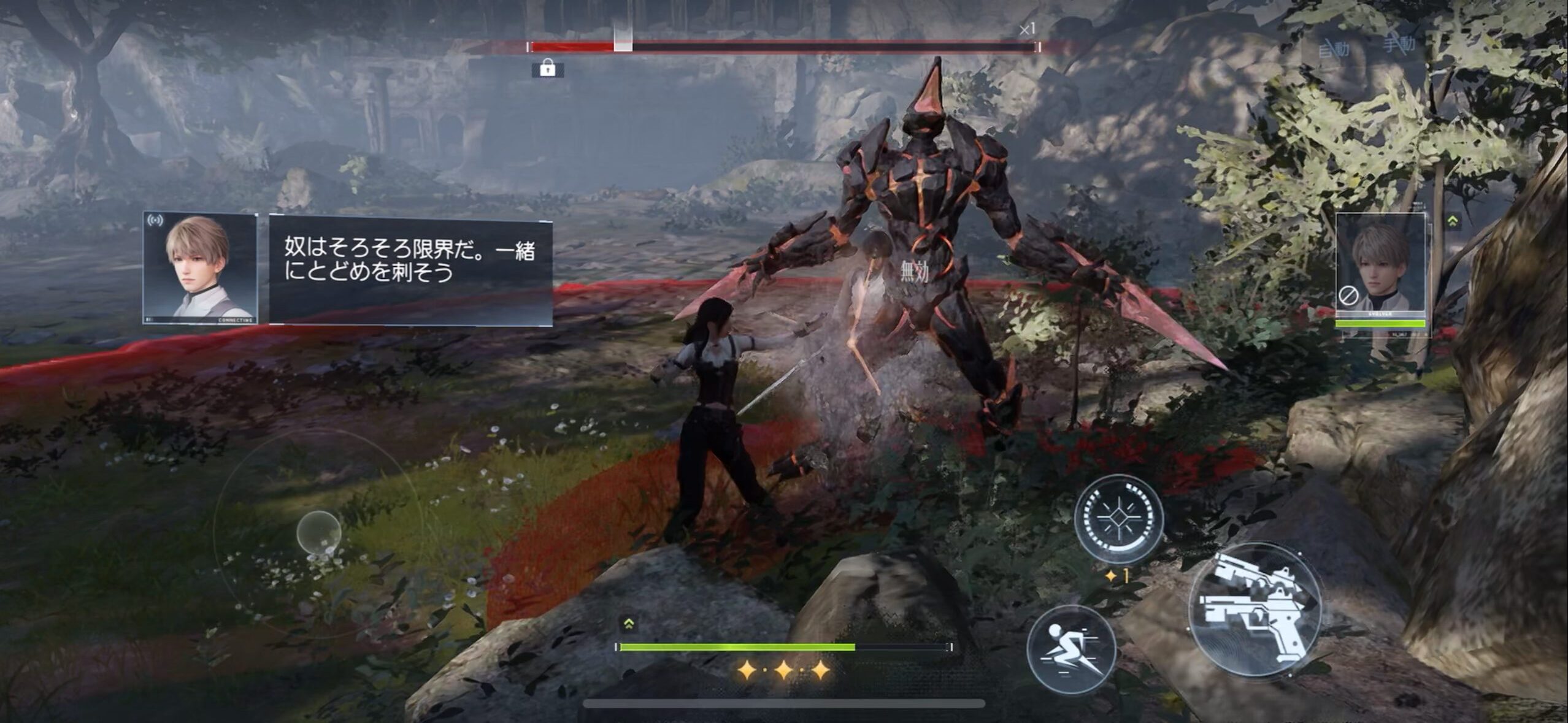Tap the speaker portrait in the dialogue box
Viewport: 1568px width, 723px height.
[200, 267]
